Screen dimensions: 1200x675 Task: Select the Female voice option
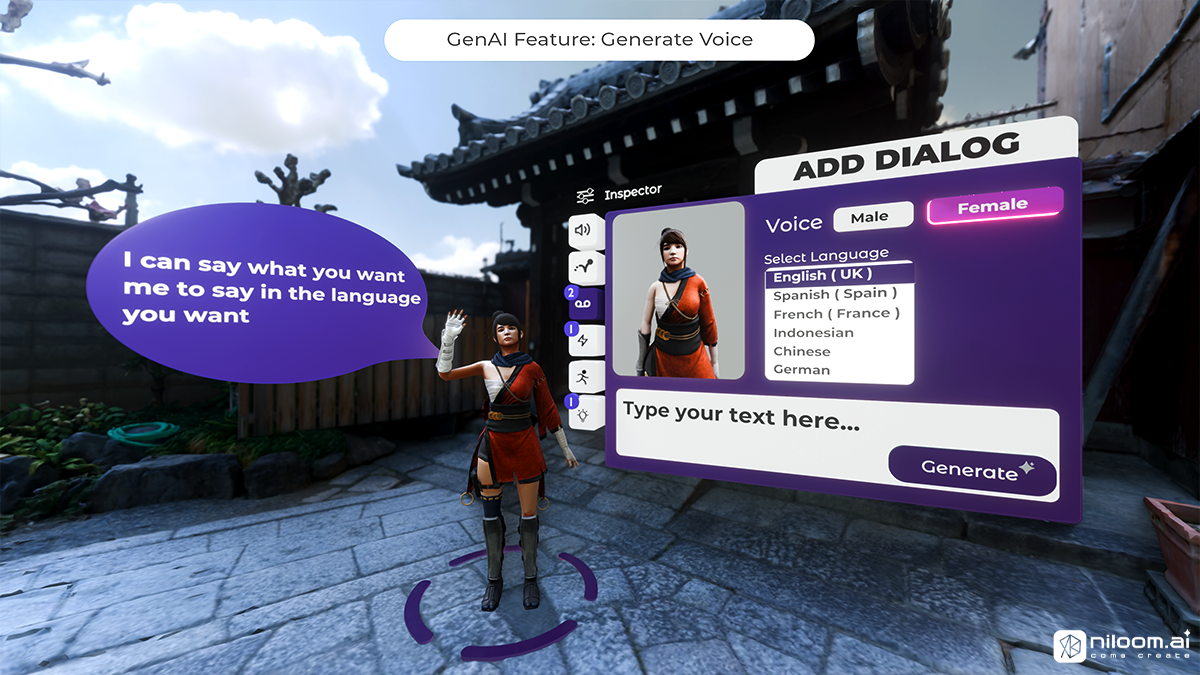click(x=993, y=206)
